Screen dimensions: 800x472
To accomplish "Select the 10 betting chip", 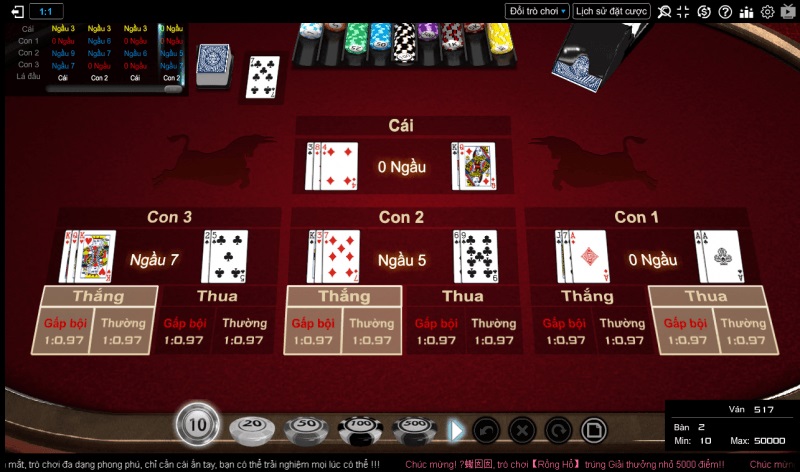I will point(197,425).
